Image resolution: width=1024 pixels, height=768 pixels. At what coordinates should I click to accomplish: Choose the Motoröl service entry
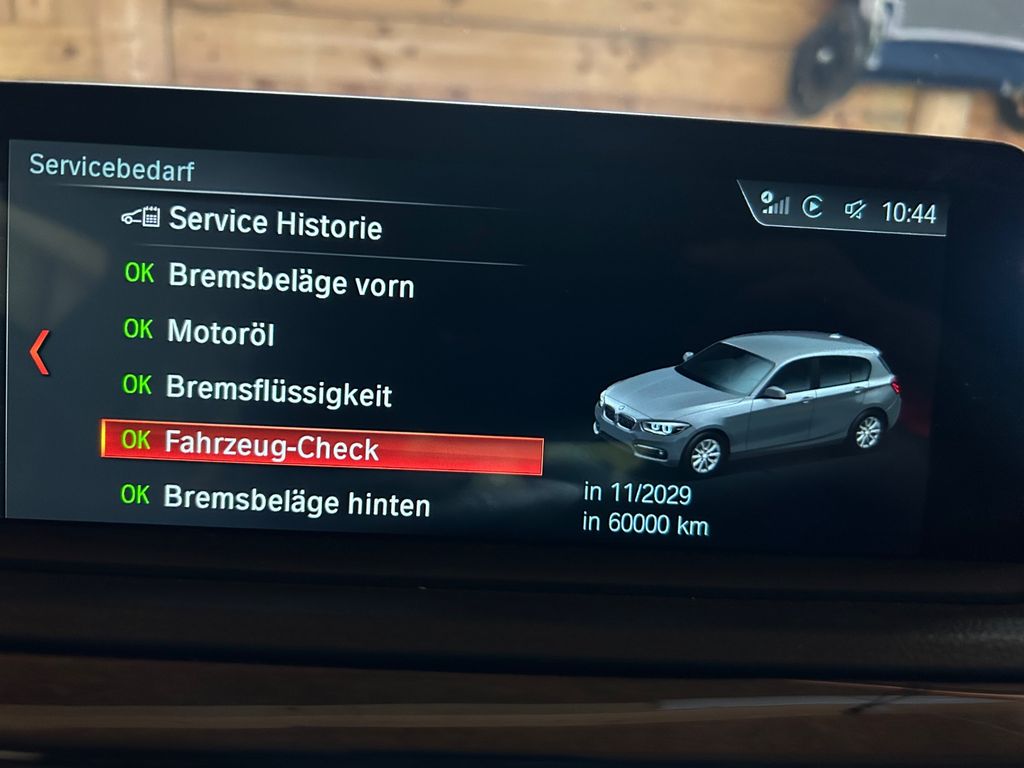tap(220, 332)
